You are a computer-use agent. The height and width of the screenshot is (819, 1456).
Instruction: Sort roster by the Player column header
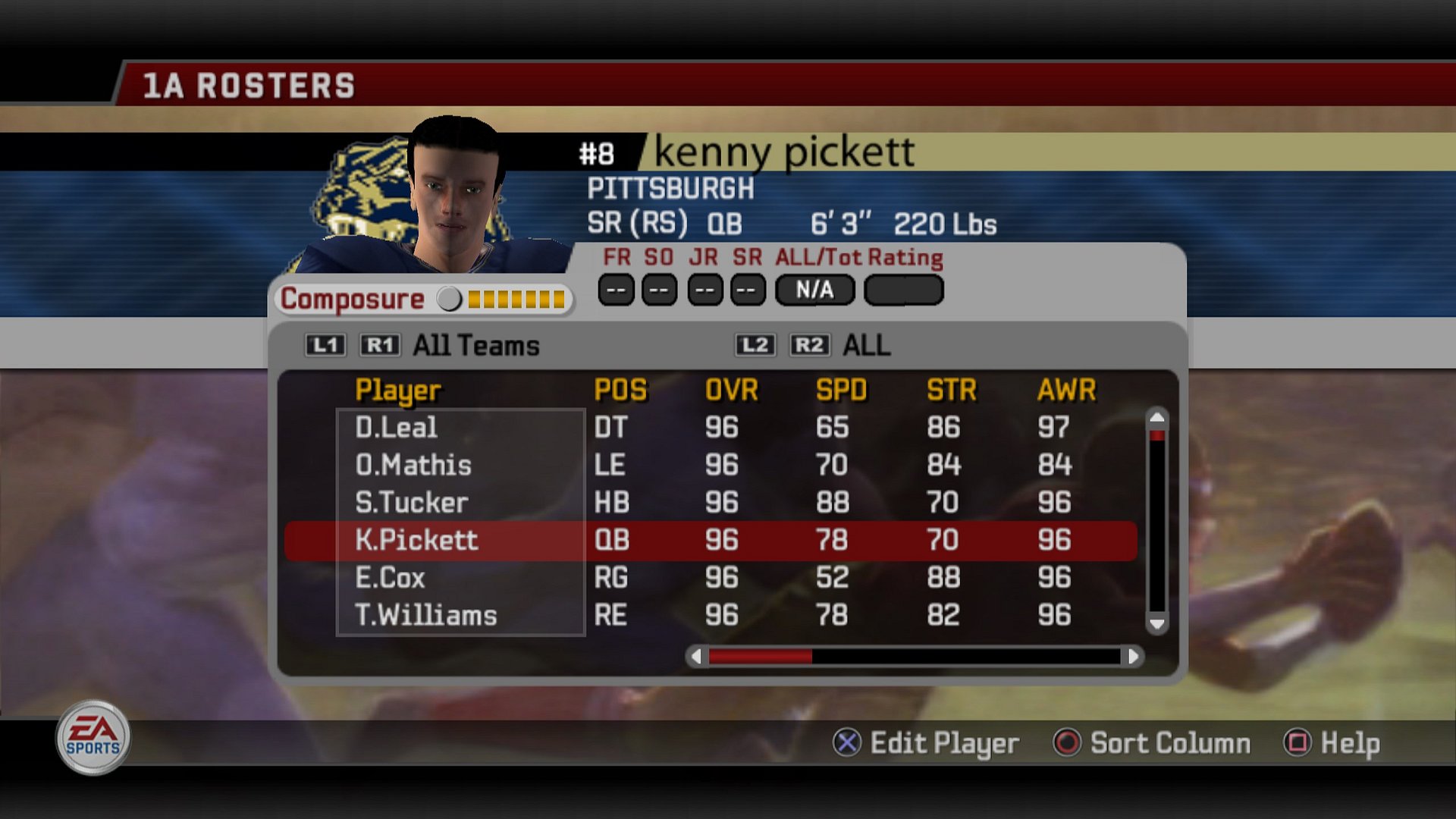pyautogui.click(x=397, y=391)
